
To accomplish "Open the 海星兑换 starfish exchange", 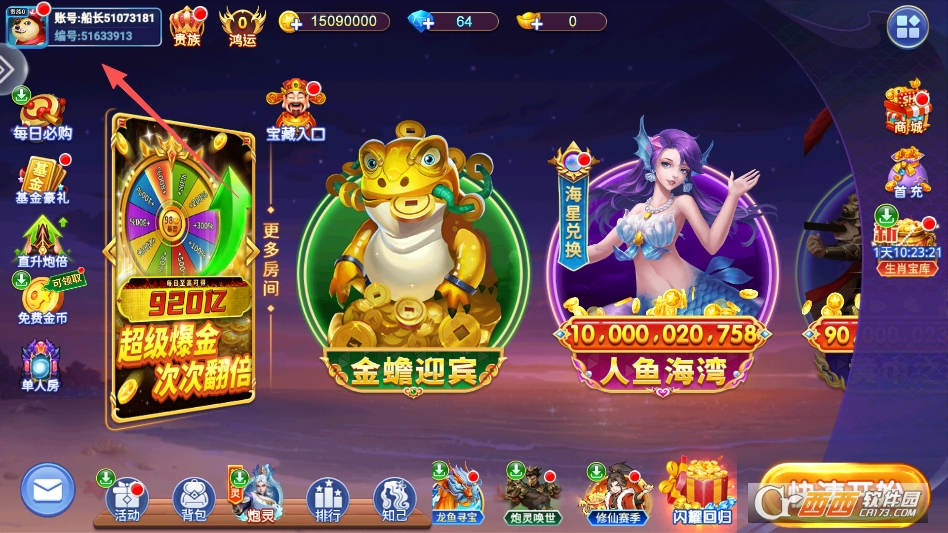I will [x=573, y=212].
